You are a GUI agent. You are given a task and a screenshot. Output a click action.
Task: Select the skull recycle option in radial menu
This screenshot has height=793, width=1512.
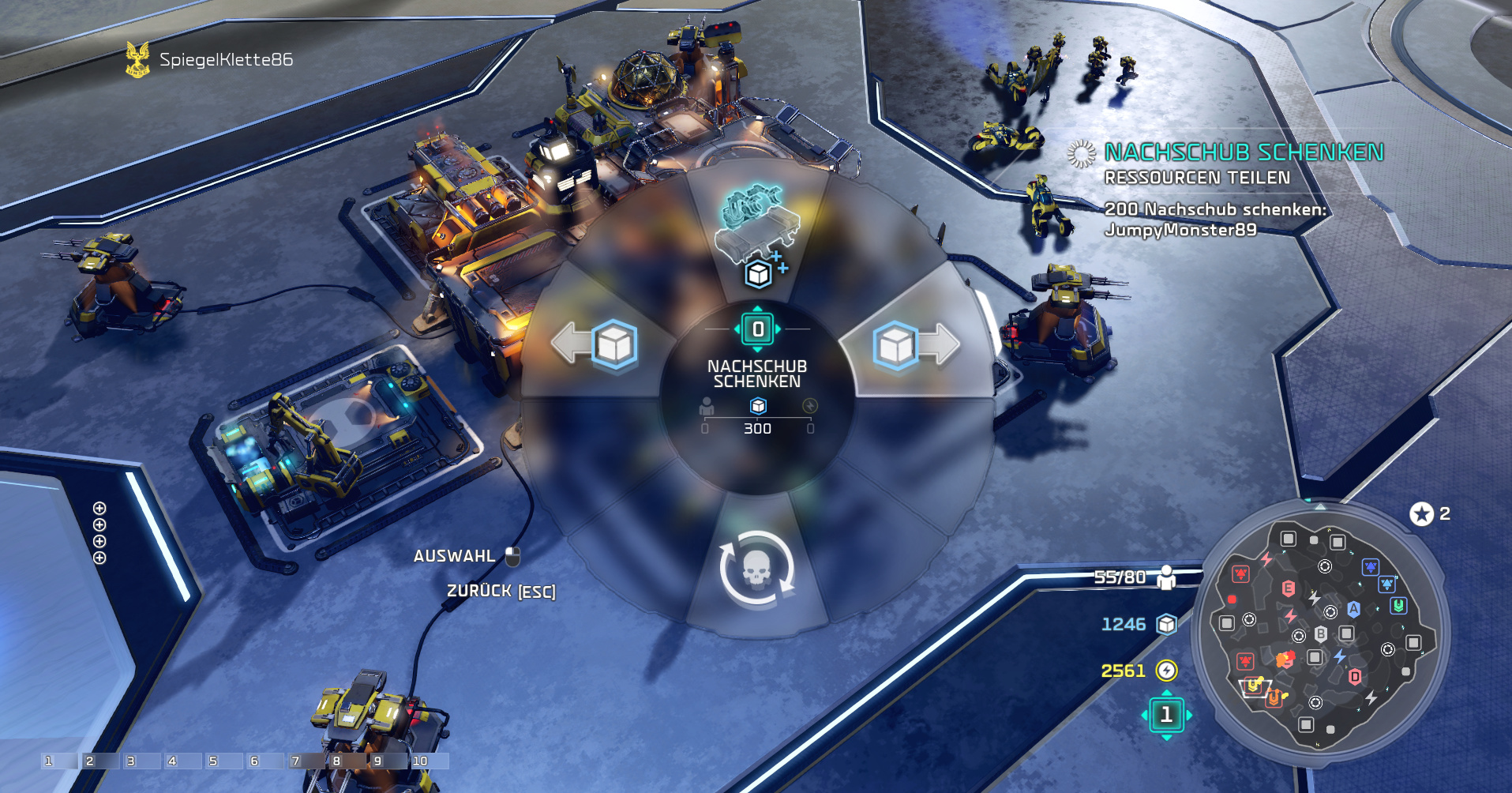[756, 569]
